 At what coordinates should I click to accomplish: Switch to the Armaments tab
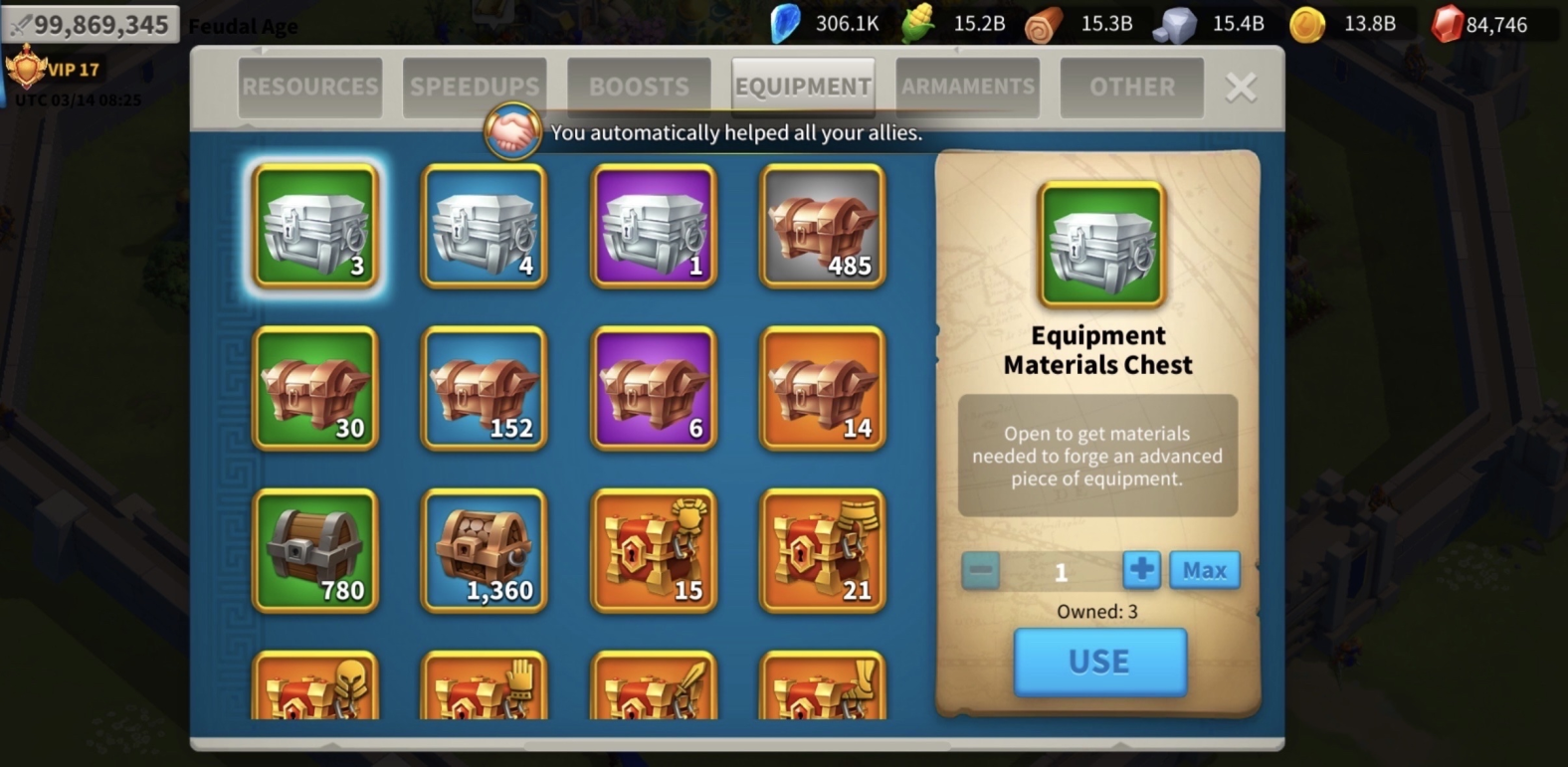(x=968, y=88)
